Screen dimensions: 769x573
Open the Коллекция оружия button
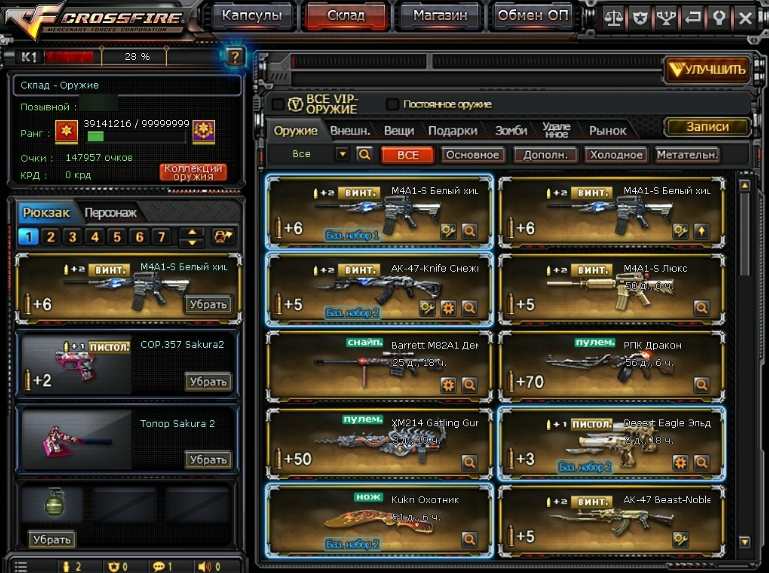(193, 172)
